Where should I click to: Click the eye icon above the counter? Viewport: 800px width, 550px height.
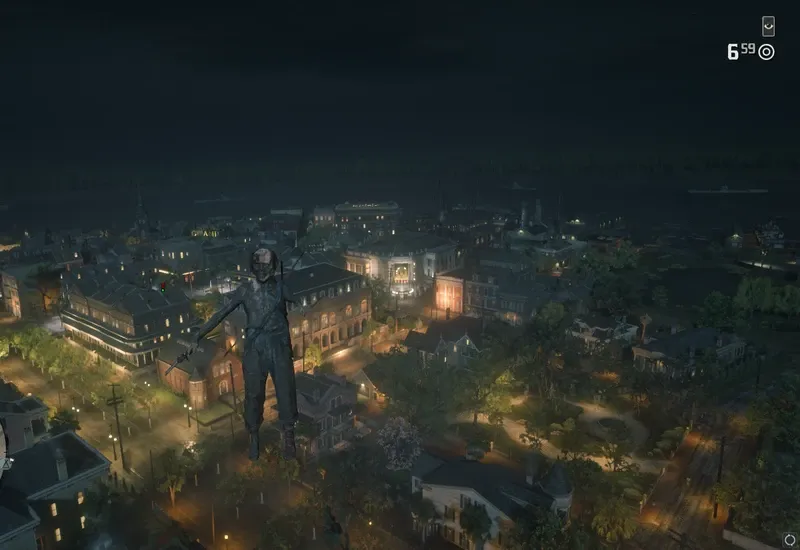(768, 26)
